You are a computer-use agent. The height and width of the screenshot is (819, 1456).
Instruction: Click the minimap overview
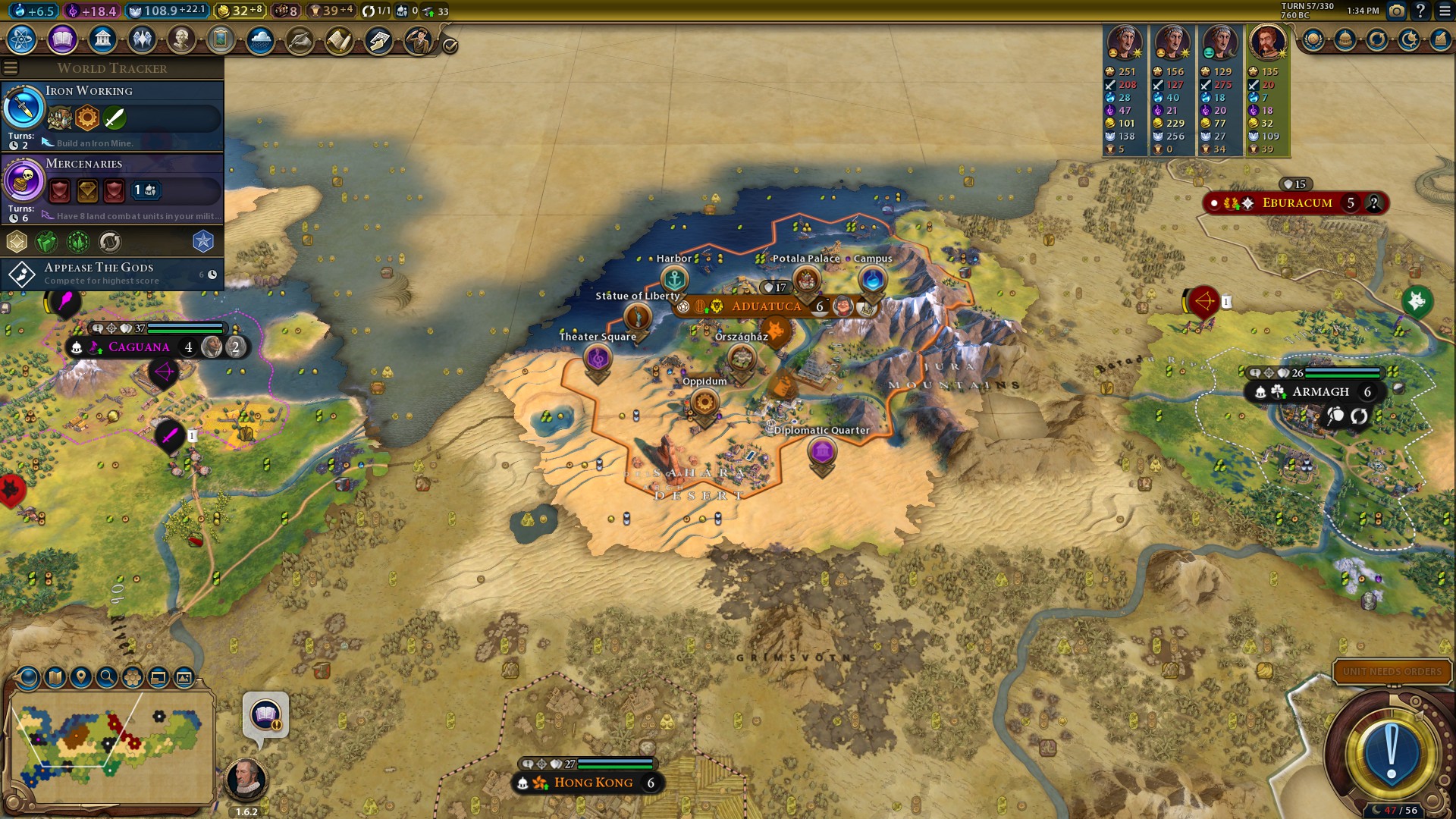111,745
